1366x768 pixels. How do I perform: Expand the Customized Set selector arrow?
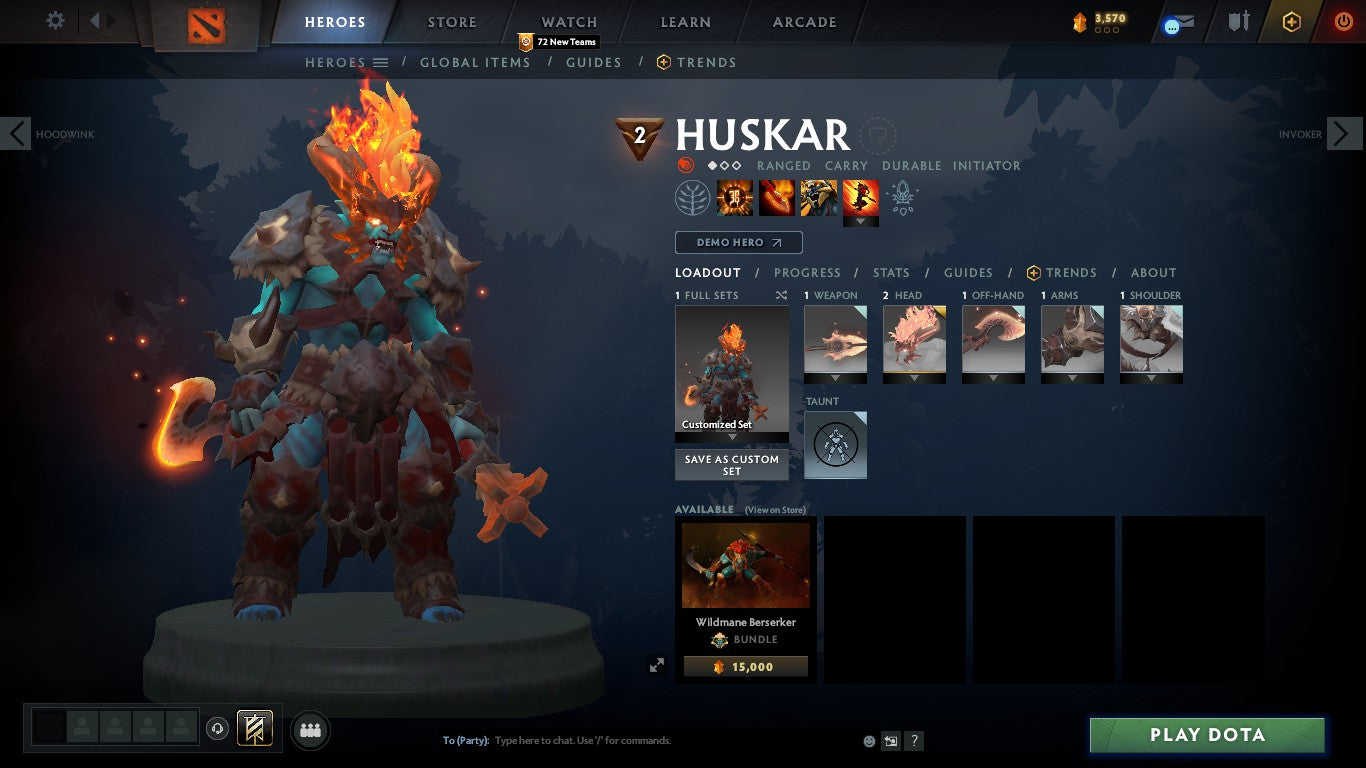[x=731, y=437]
